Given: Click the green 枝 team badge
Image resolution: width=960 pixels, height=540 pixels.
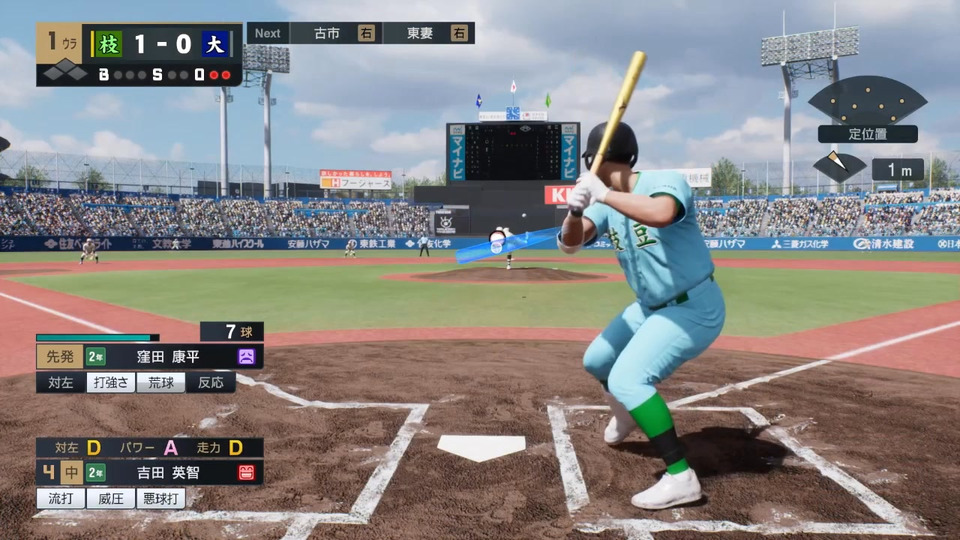Looking at the screenshot, I should [107, 44].
